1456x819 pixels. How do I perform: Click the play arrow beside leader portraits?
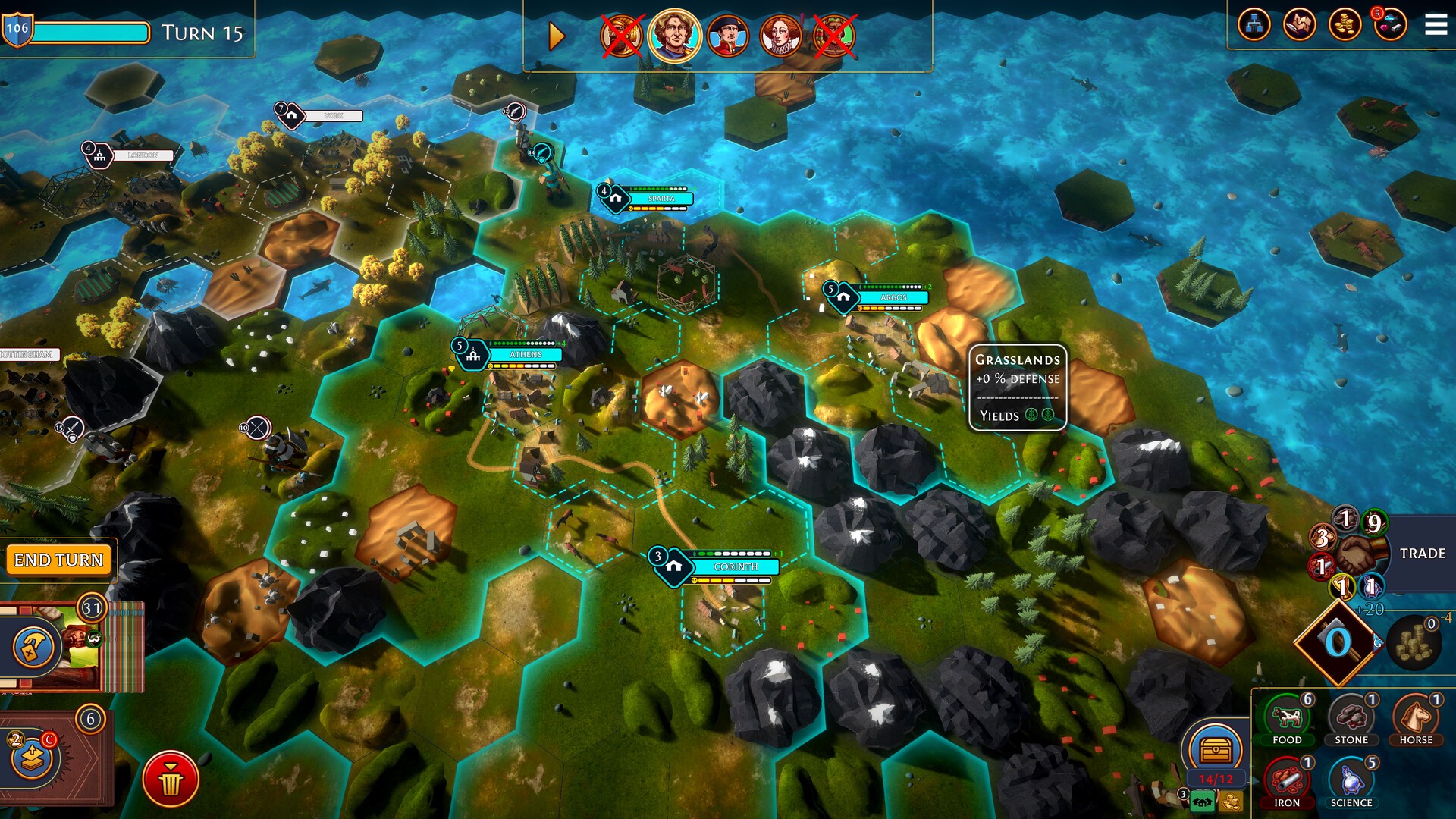point(557,36)
